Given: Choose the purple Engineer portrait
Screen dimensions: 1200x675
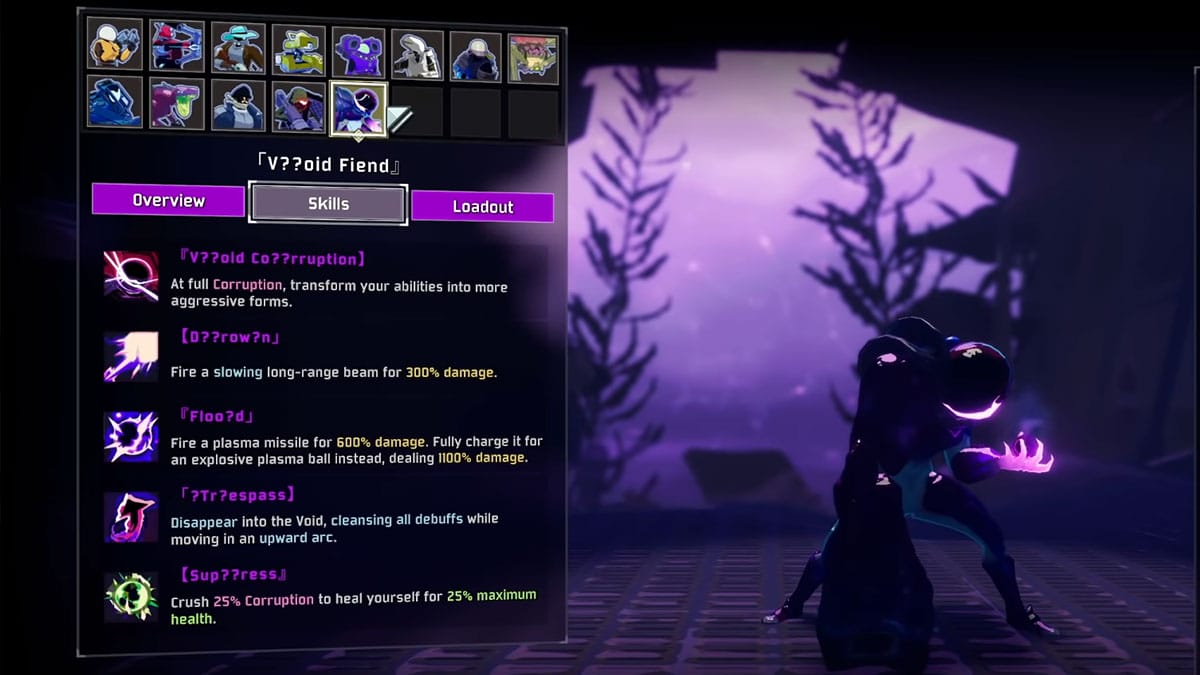Looking at the screenshot, I should pos(358,50).
